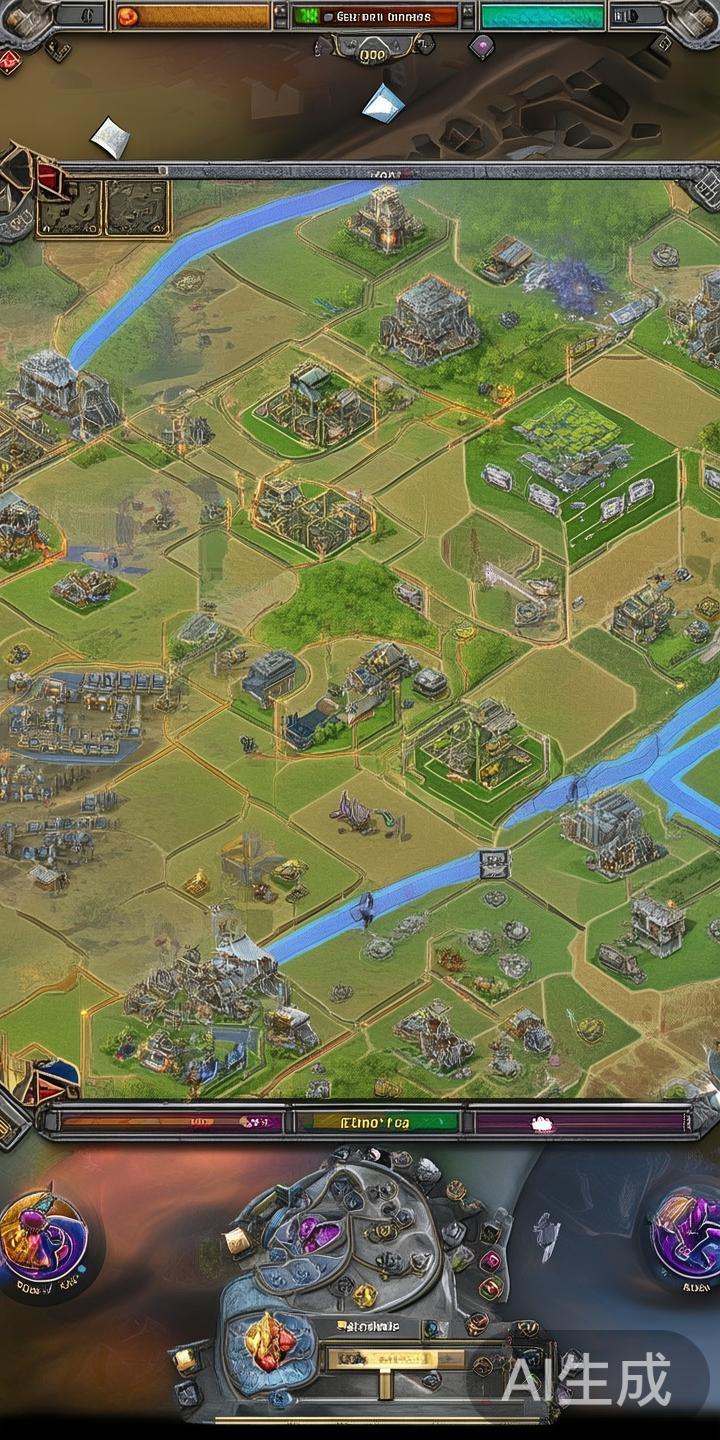Screen dimensions: 720x1440
Task: Click the long yellow bar button
Action: pos(395,1359)
